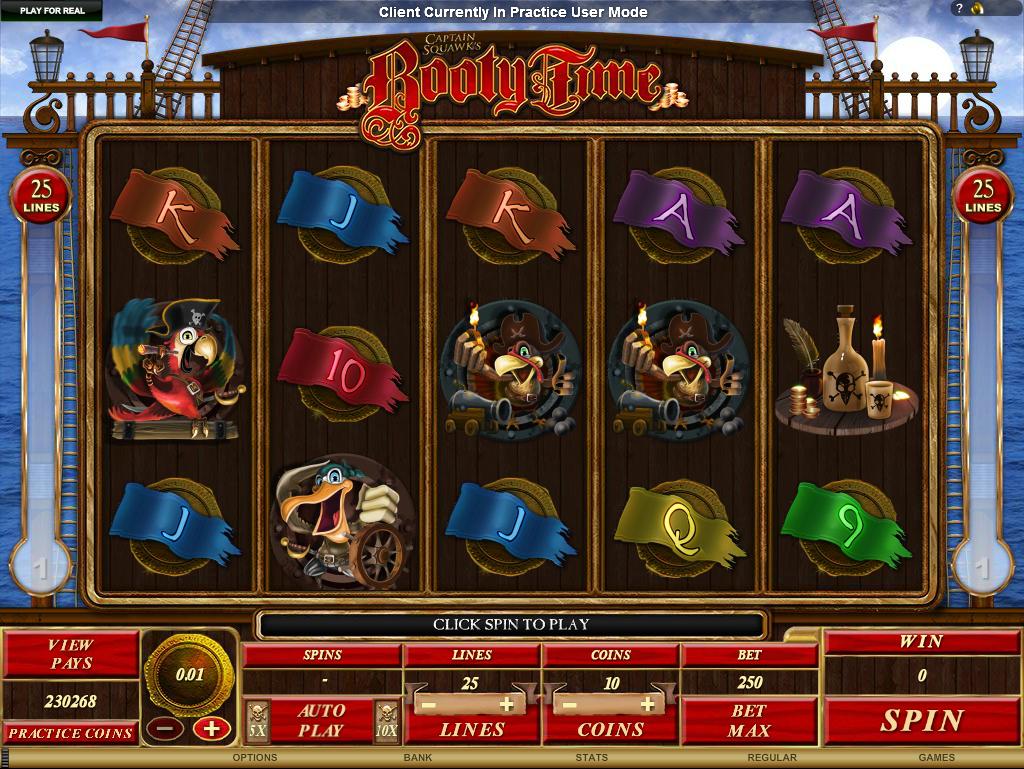
Task: Open the Bank menu
Action: coord(418,758)
